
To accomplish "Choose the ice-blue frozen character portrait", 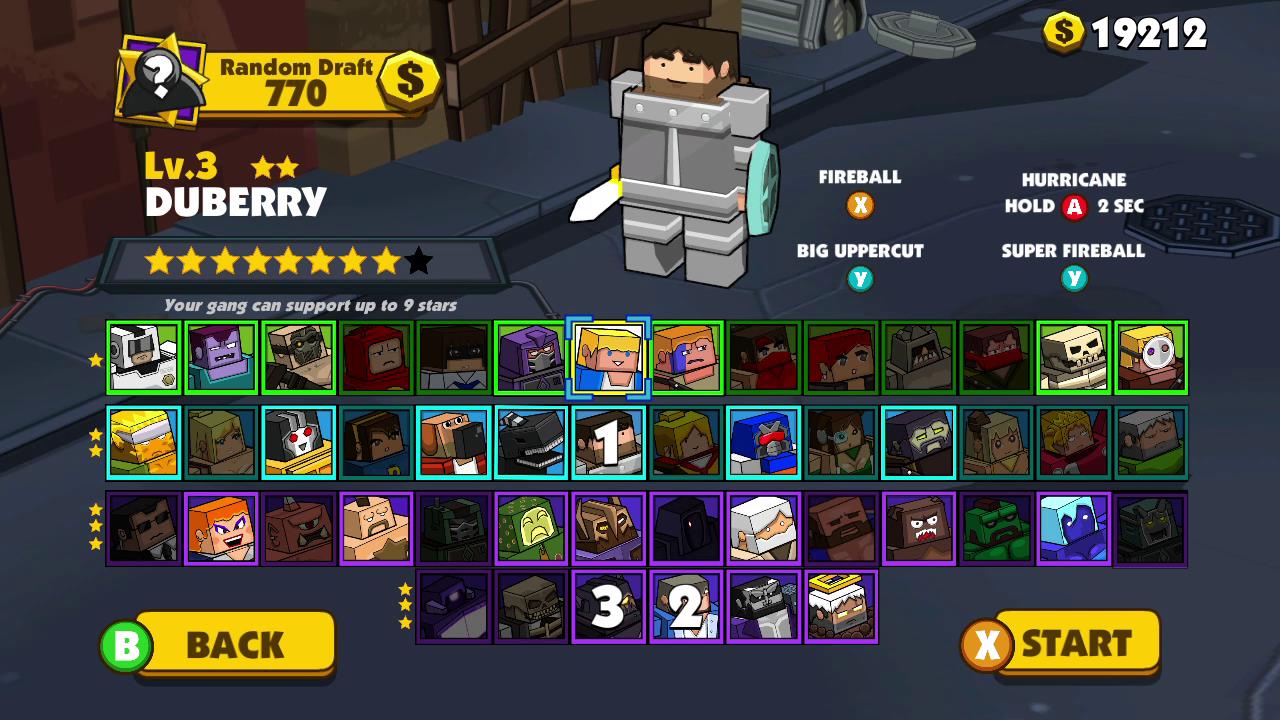I will pos(1073,529).
